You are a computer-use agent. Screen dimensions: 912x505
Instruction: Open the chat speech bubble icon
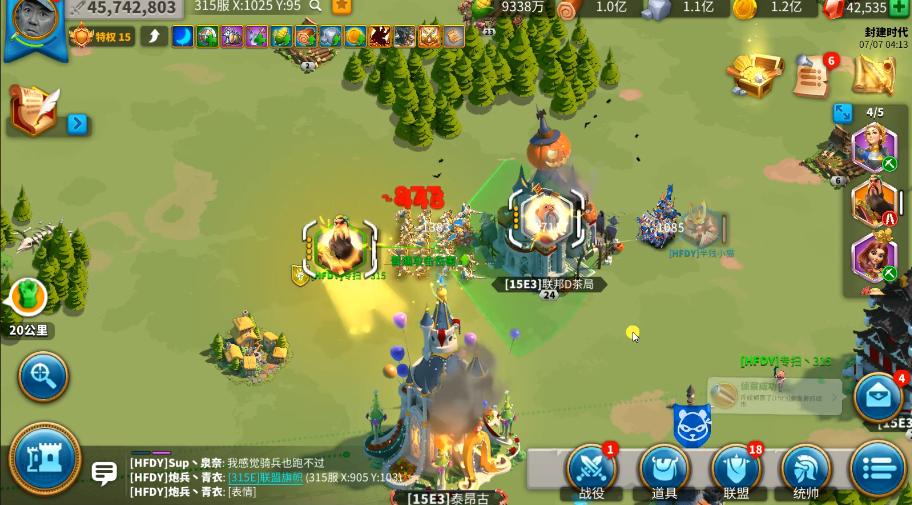104,472
